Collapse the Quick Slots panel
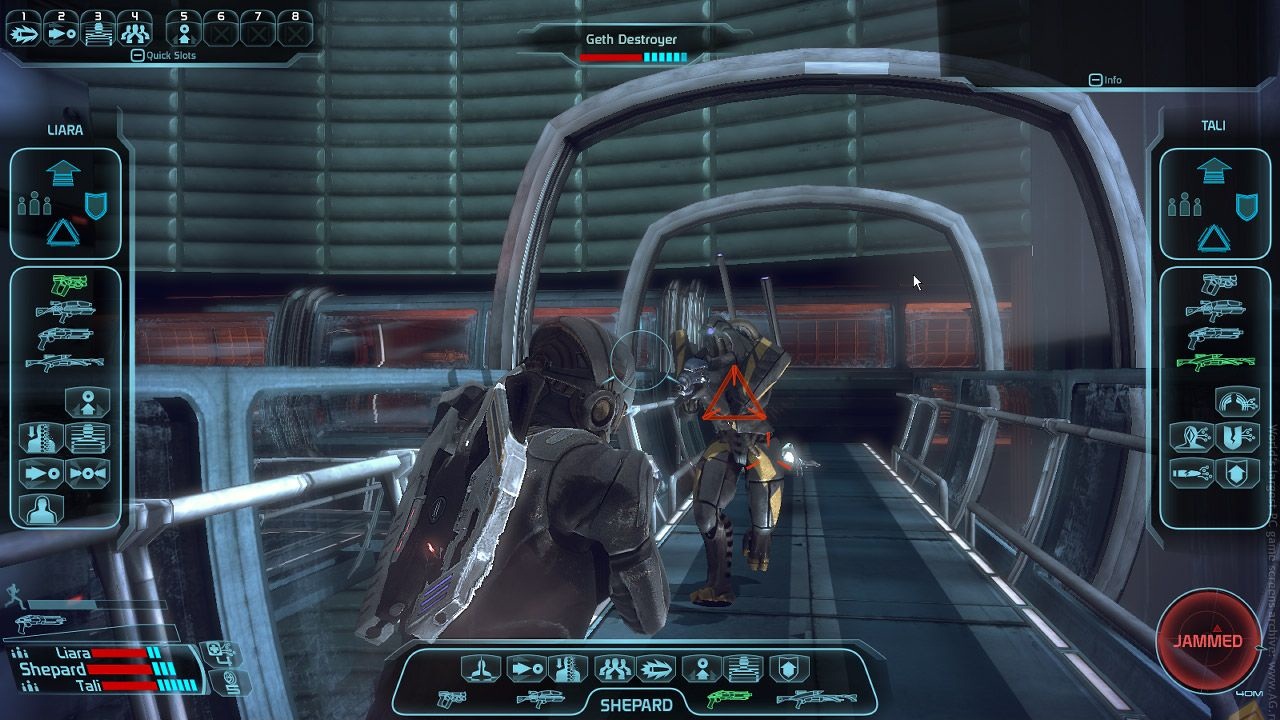This screenshot has height=720, width=1280. tap(137, 56)
